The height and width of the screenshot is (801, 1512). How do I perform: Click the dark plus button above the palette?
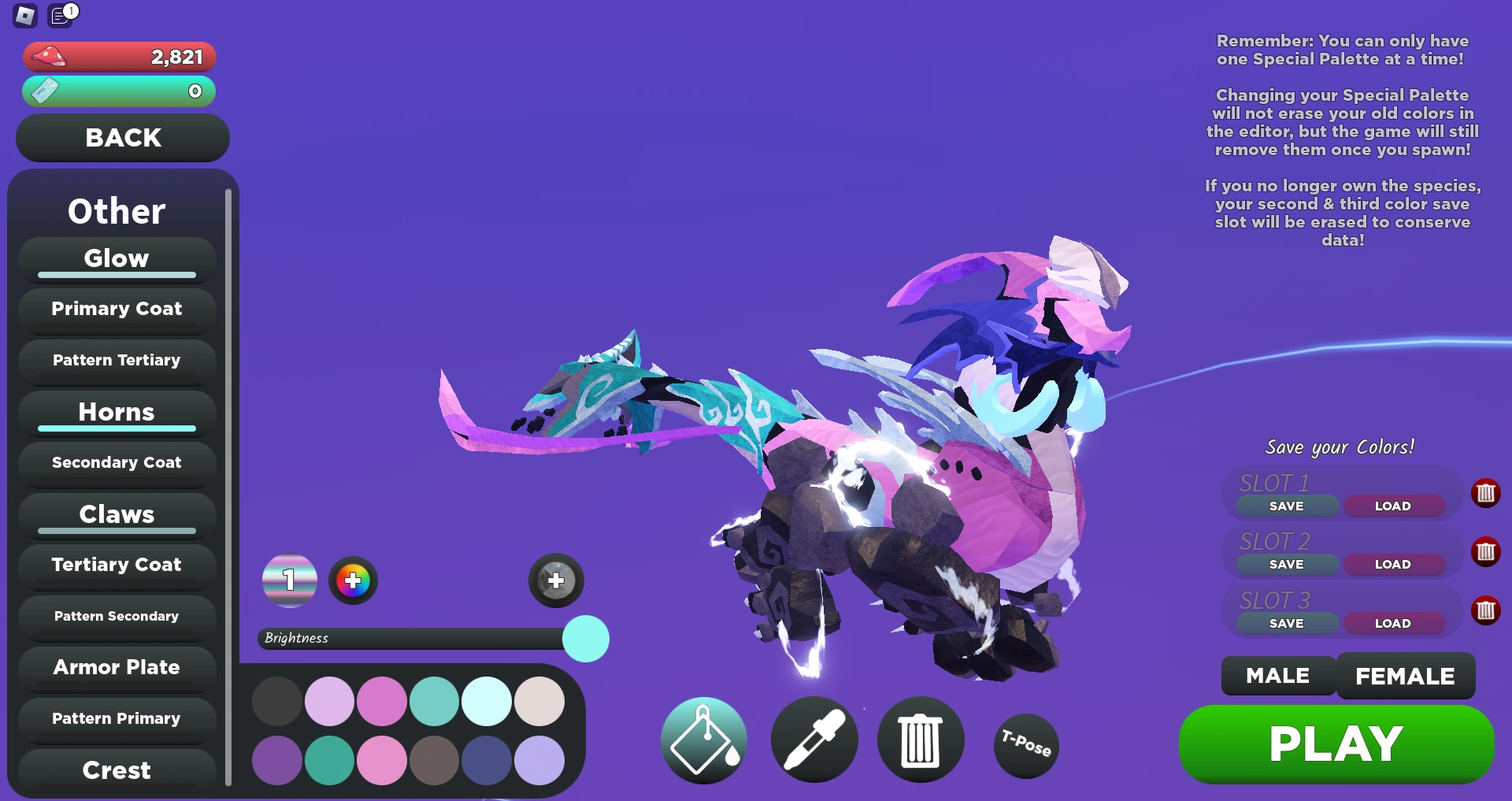point(555,580)
